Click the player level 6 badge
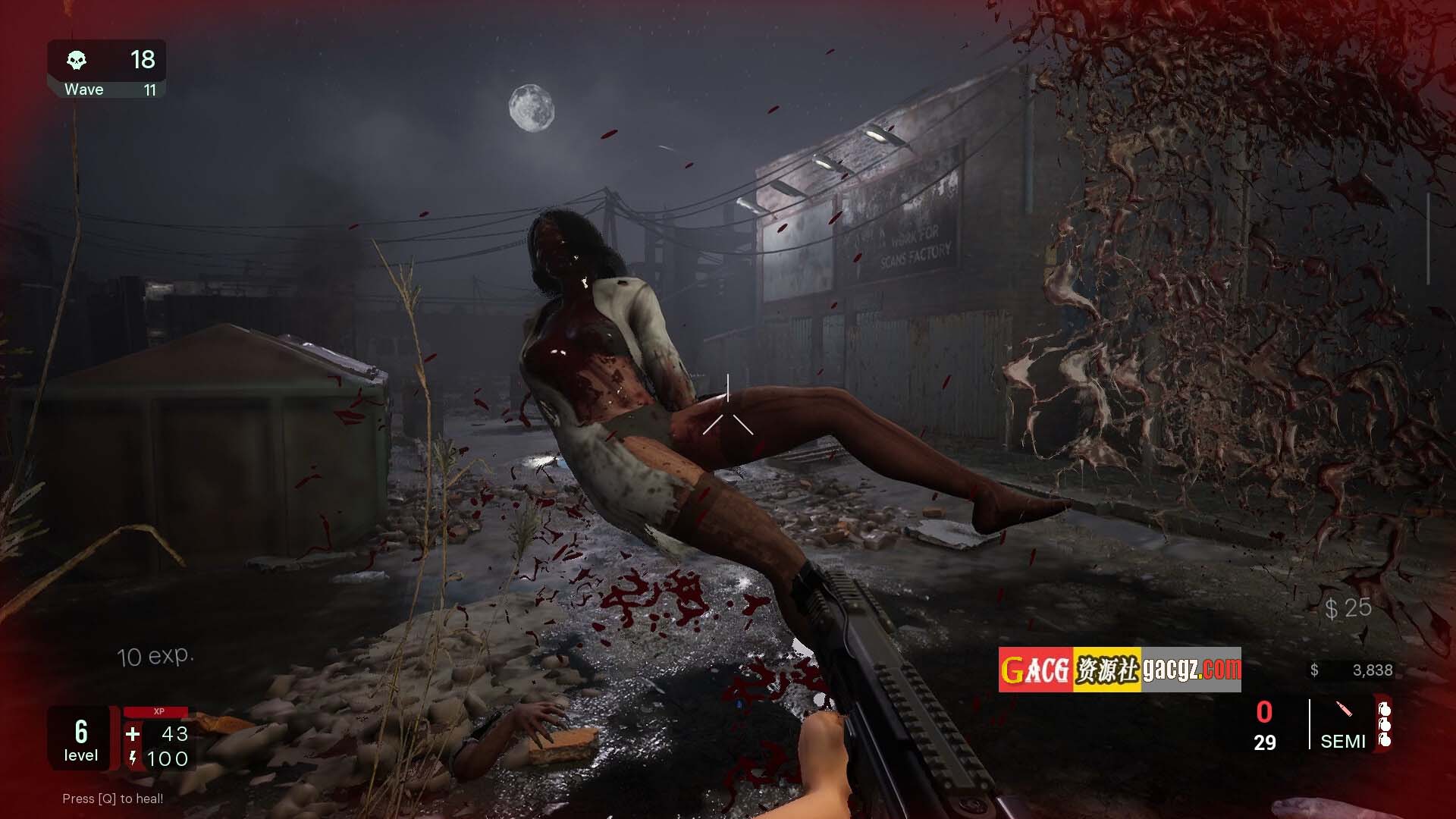Screen dimensions: 1456x819 80,739
